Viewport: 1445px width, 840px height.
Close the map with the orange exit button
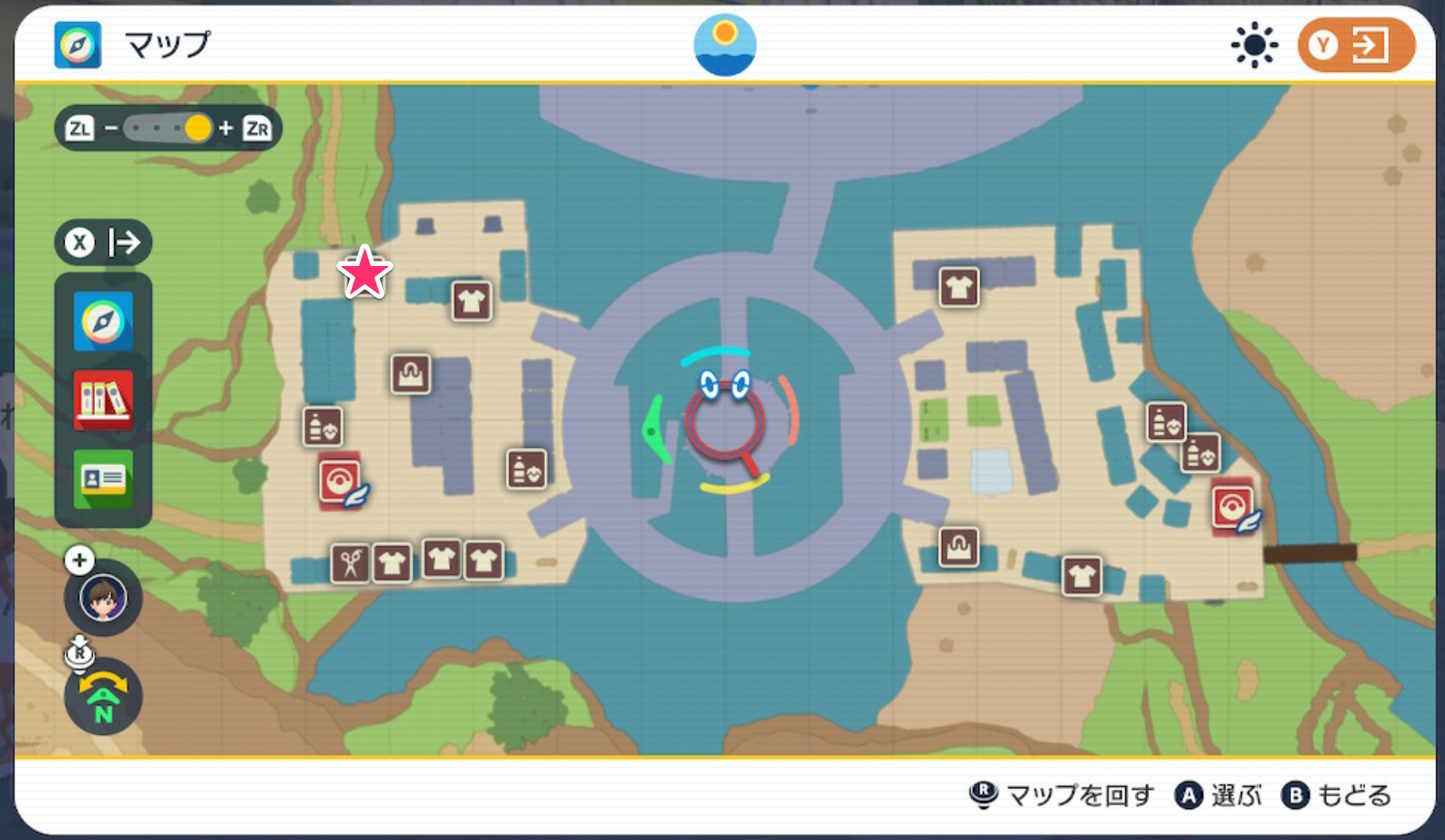[x=1356, y=45]
